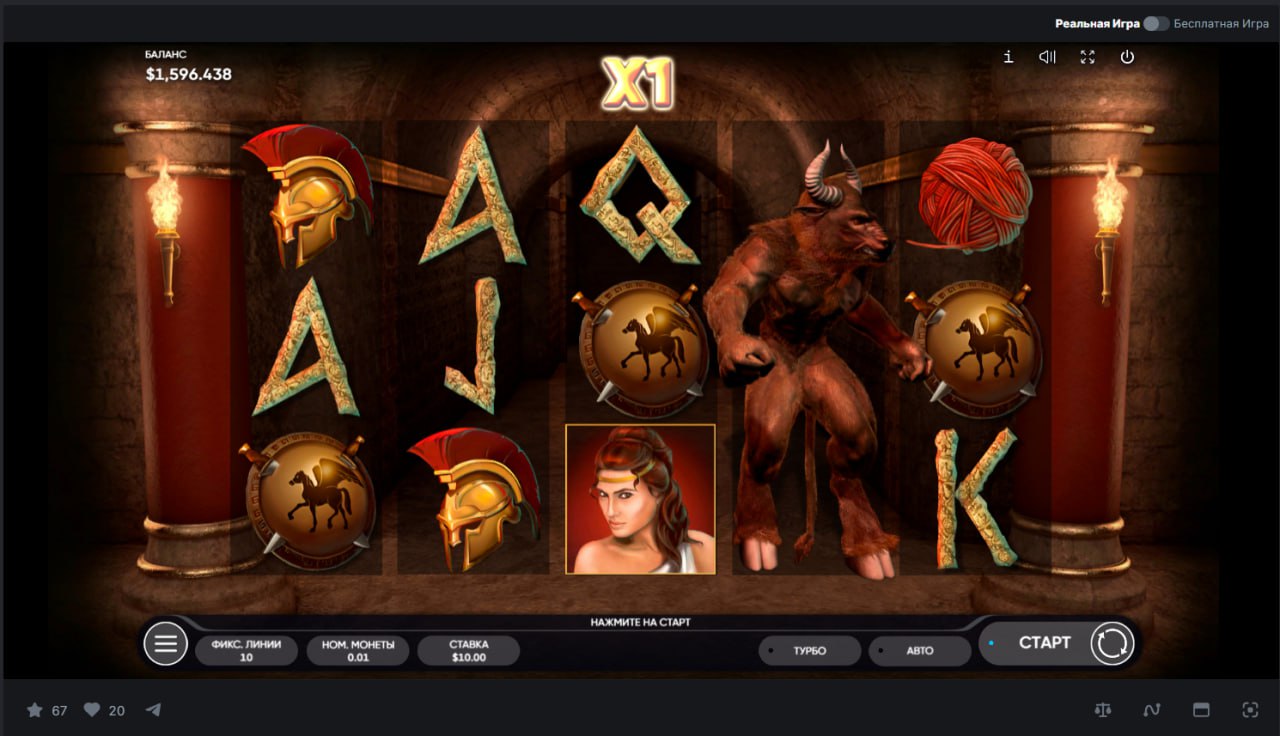Click the graph line icon
The width and height of the screenshot is (1280, 736).
[x=1152, y=710]
